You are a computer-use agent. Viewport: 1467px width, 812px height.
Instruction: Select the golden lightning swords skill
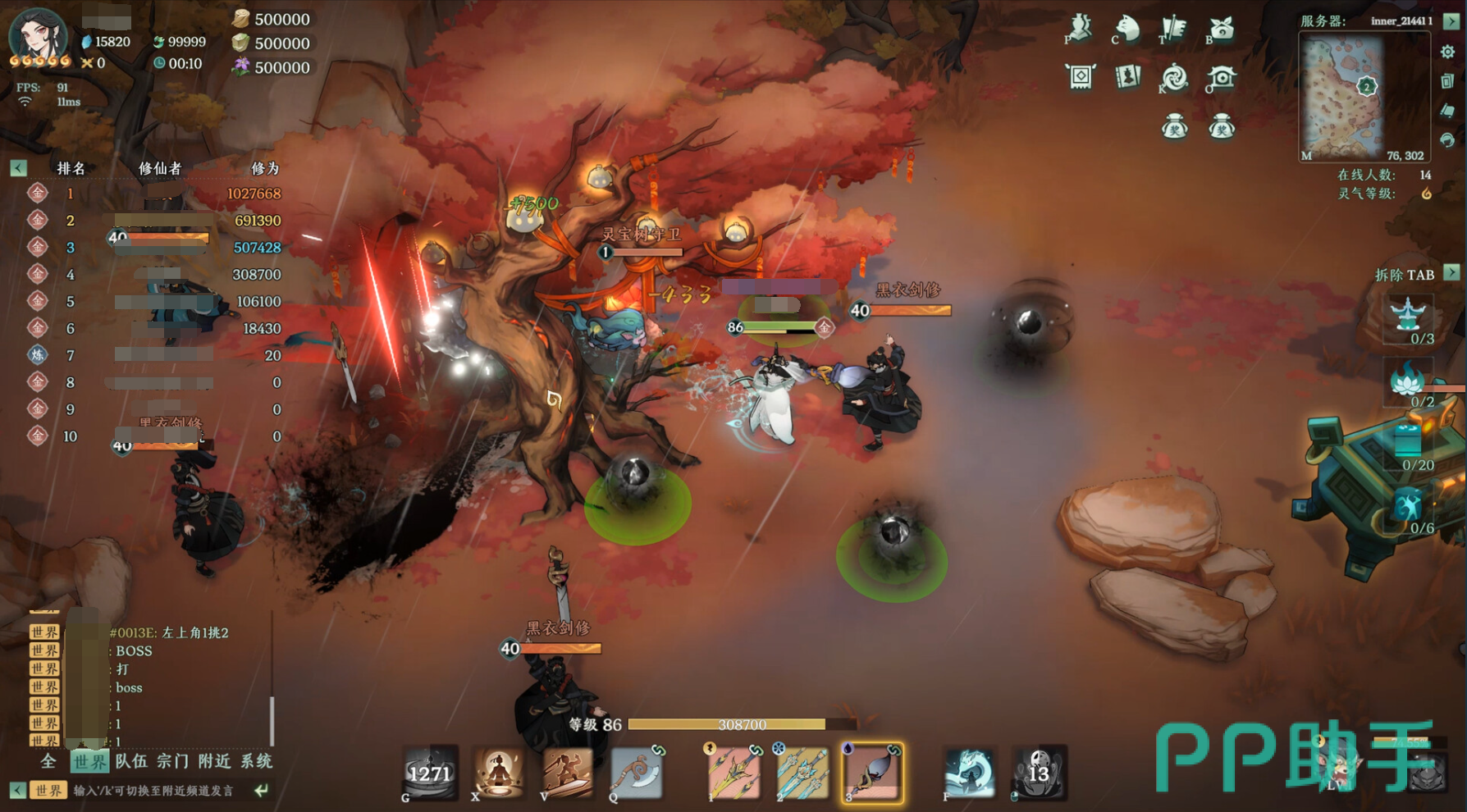tap(733, 773)
